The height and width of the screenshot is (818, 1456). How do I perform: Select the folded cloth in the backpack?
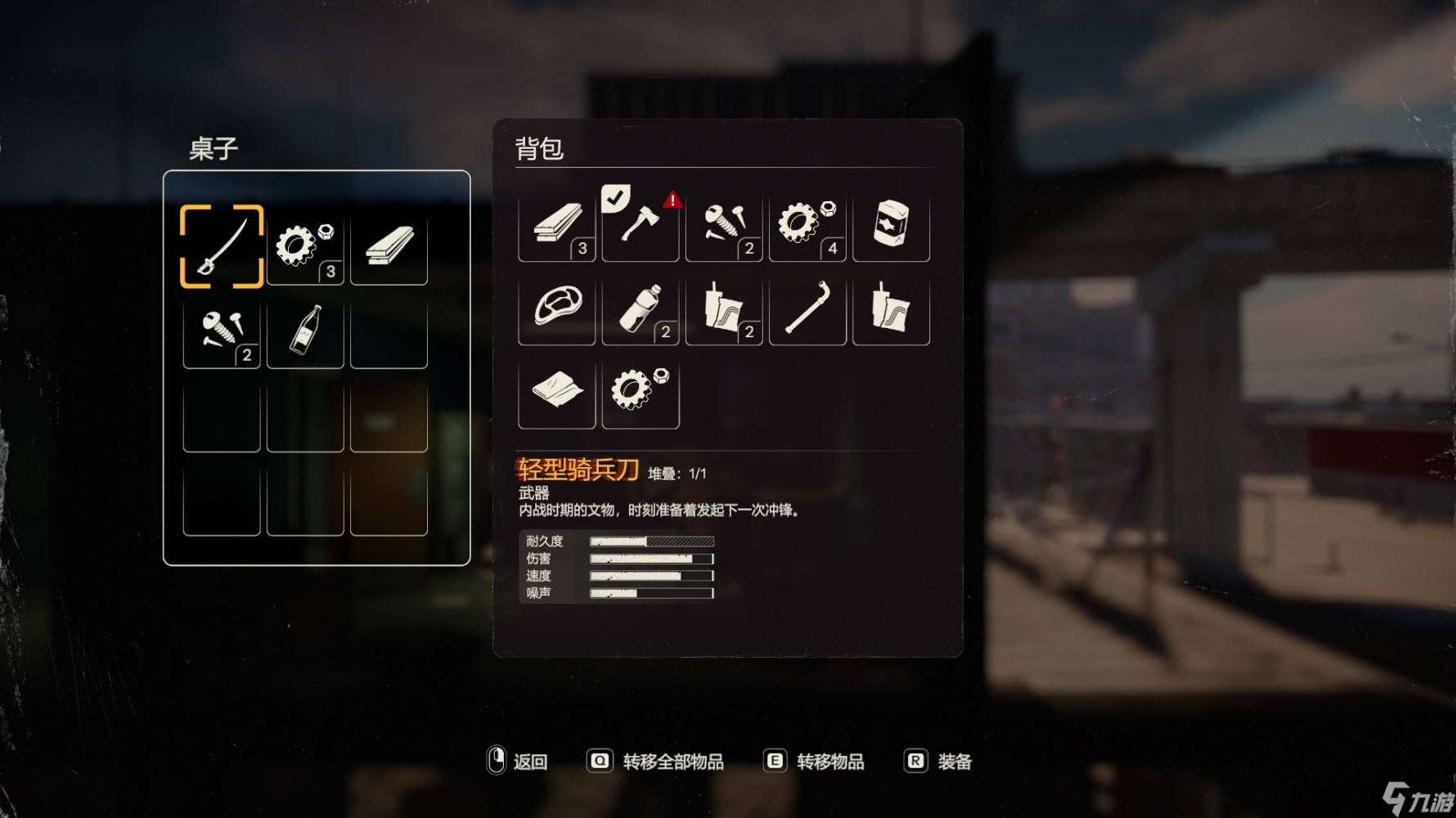(557, 390)
